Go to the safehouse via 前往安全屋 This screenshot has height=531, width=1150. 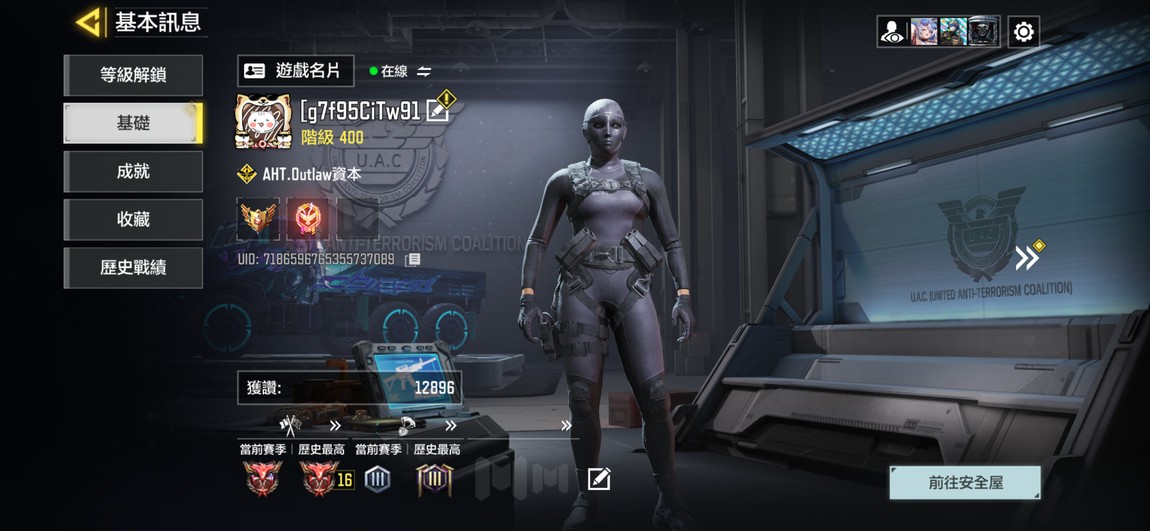click(x=965, y=482)
